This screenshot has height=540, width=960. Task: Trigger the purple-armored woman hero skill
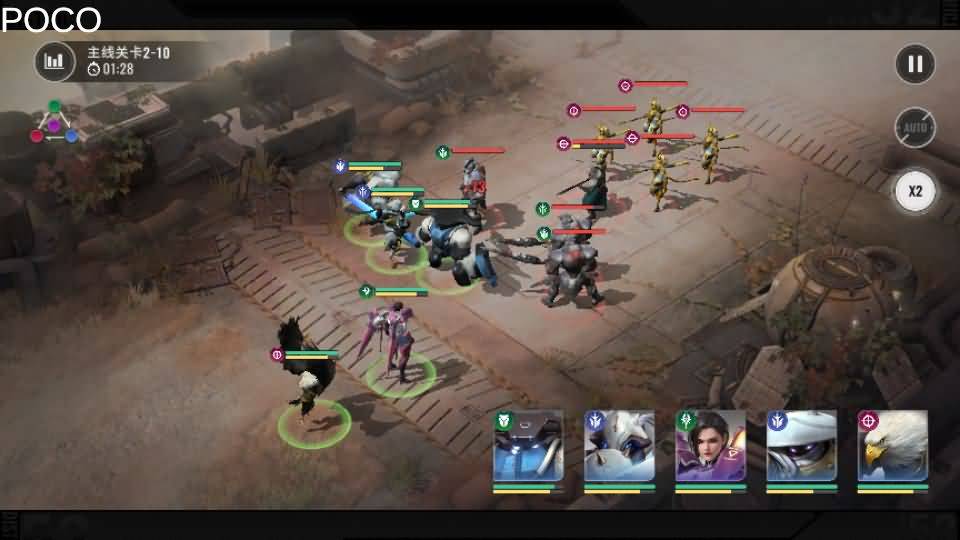click(x=710, y=447)
